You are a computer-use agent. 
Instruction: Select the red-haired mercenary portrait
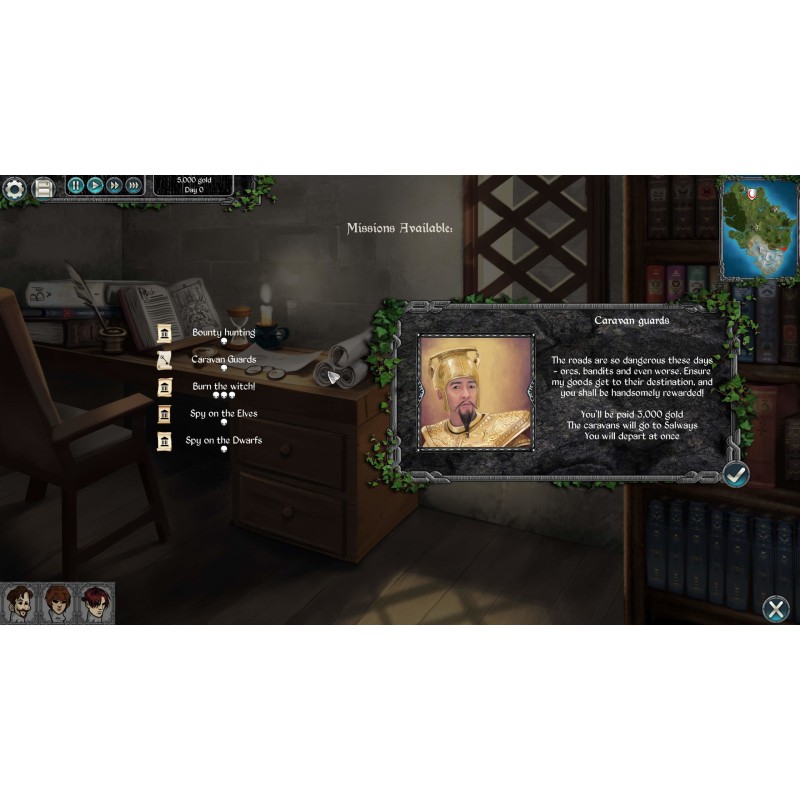pos(94,602)
